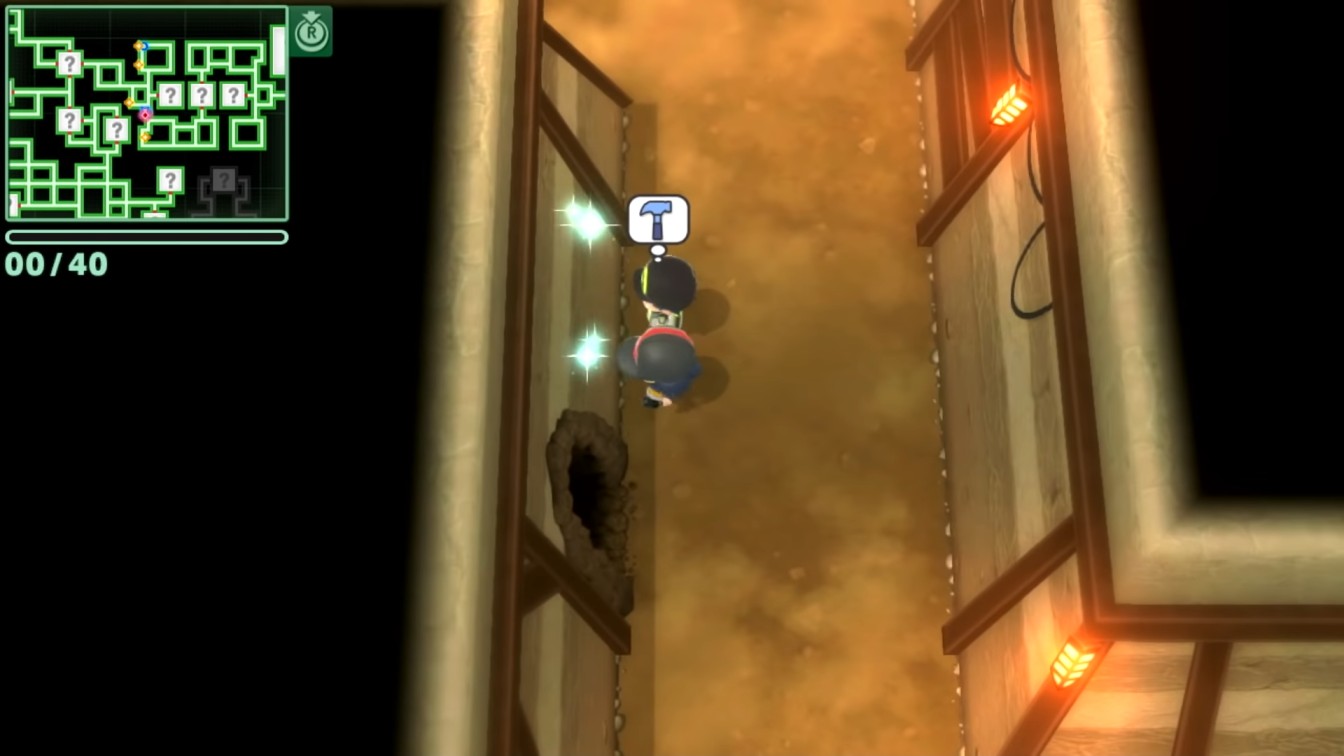Toggle the rightmost question mark hideaway on the map

click(x=234, y=94)
